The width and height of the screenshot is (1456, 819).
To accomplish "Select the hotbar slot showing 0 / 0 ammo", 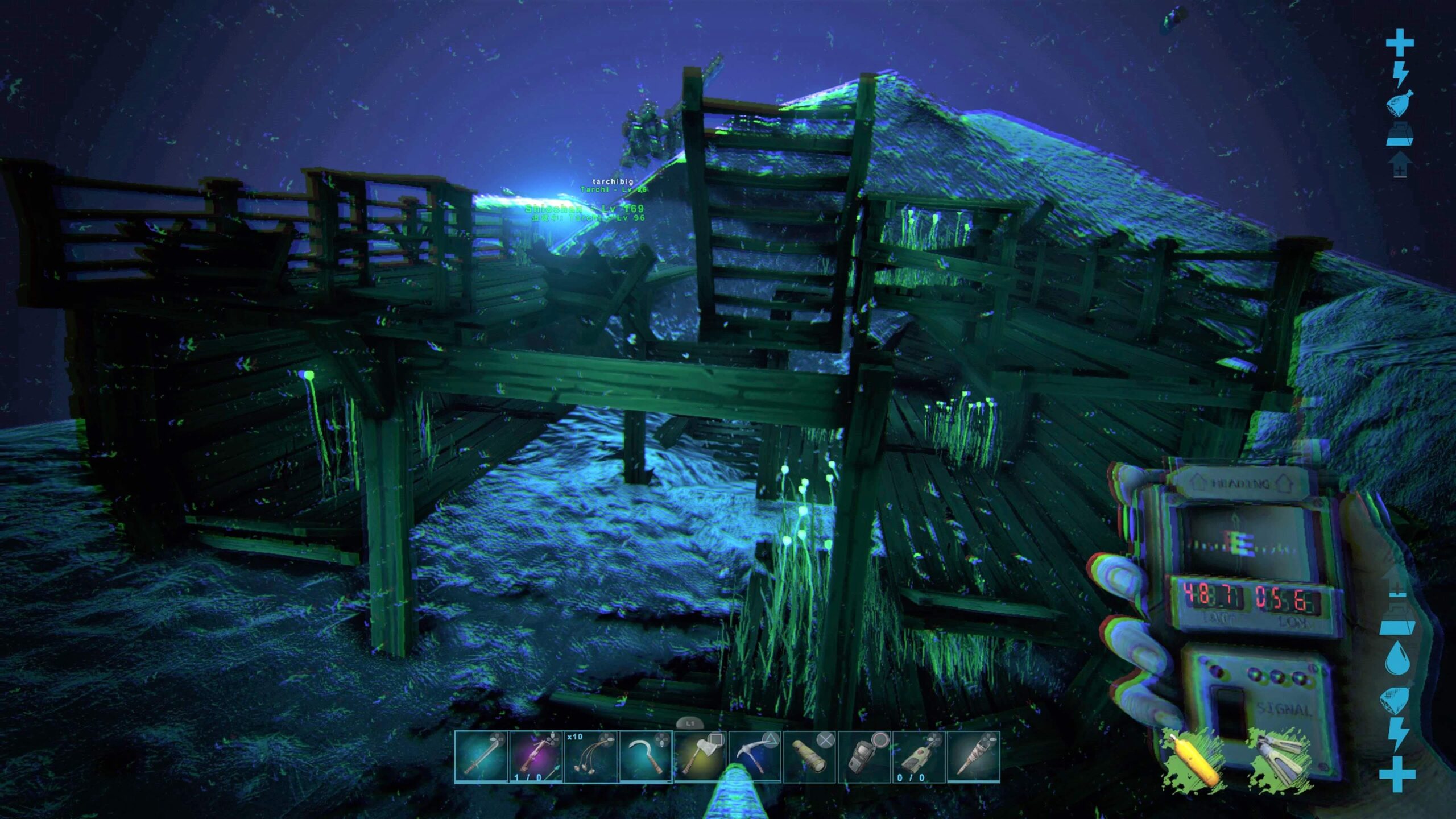I will click(919, 758).
